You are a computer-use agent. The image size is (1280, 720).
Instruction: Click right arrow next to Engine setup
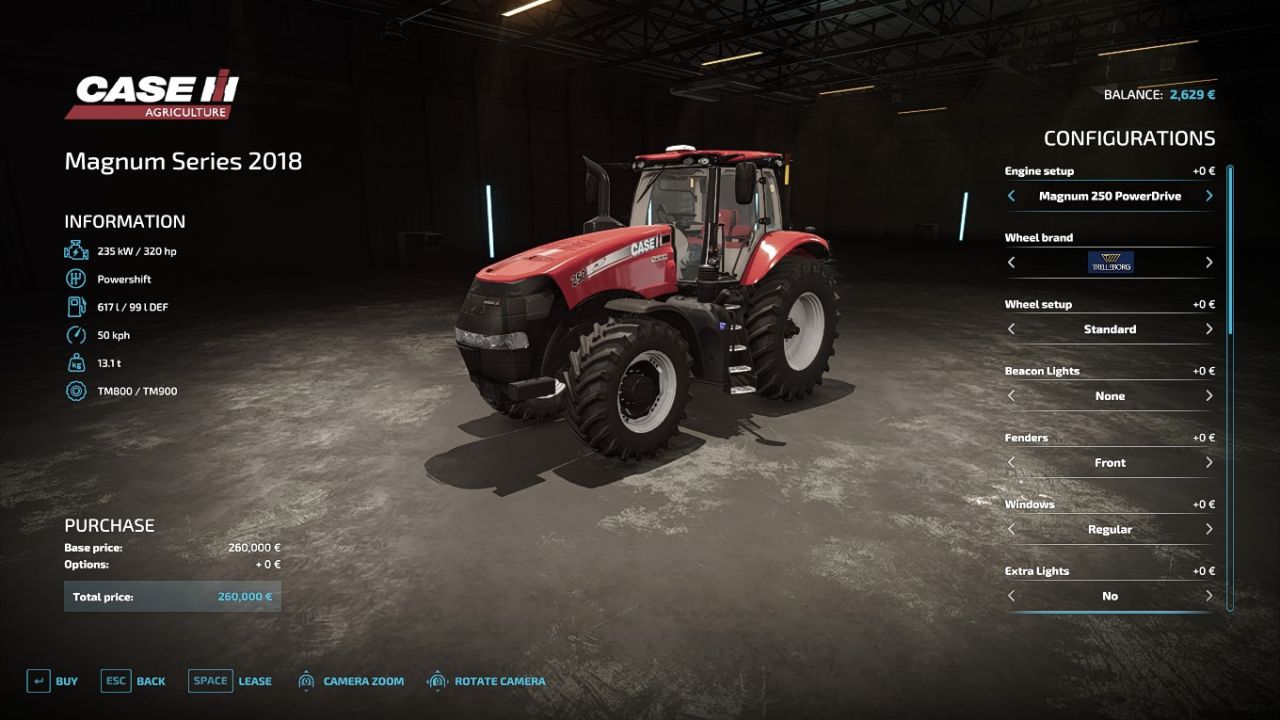tap(1208, 196)
